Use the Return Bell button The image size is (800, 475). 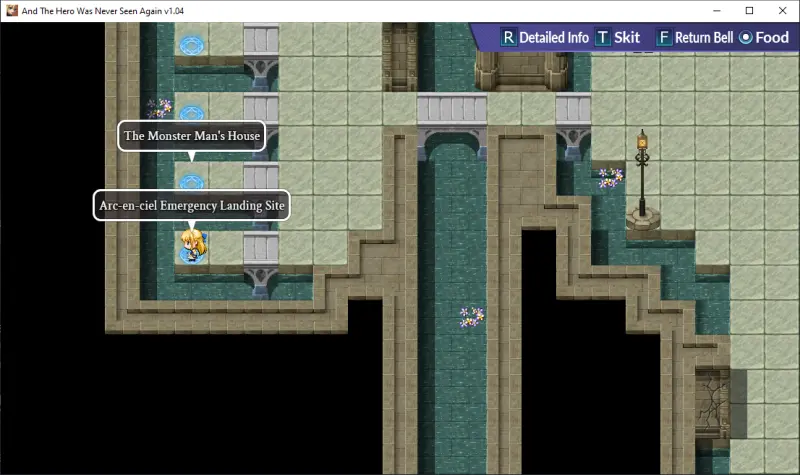pyautogui.click(x=695, y=38)
